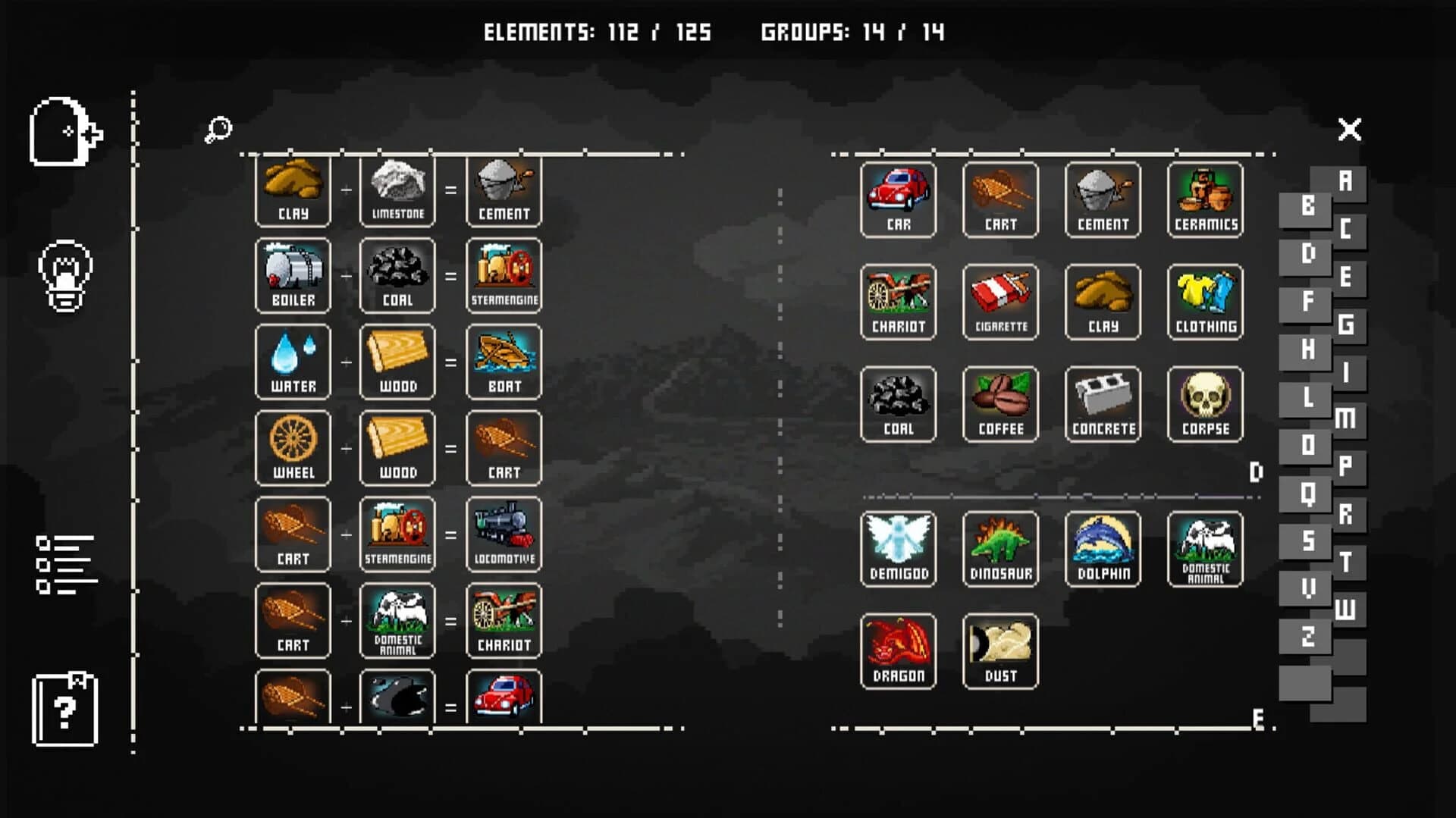1456x818 pixels.
Task: Select the Dragon element
Action: 899,650
